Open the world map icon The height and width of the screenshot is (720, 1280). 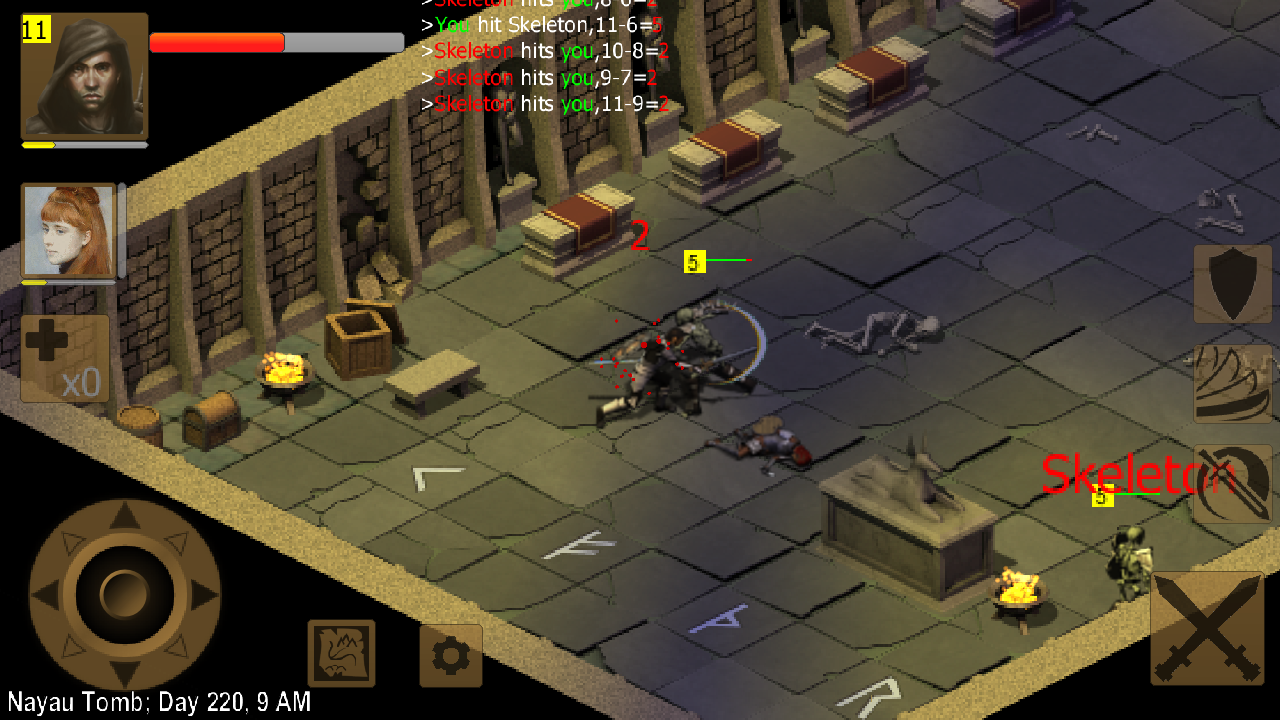341,653
